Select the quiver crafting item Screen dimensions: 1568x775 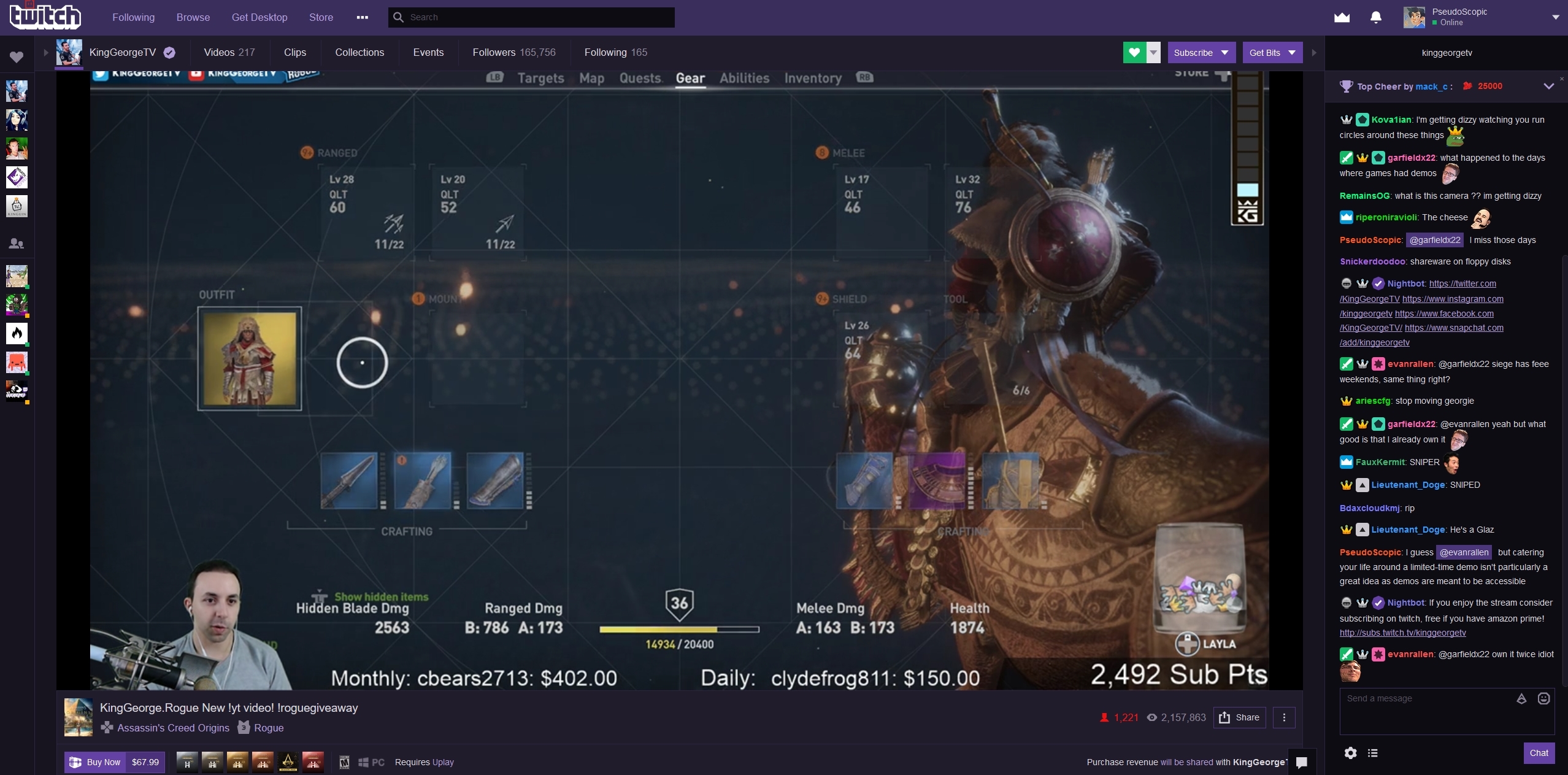tap(423, 481)
